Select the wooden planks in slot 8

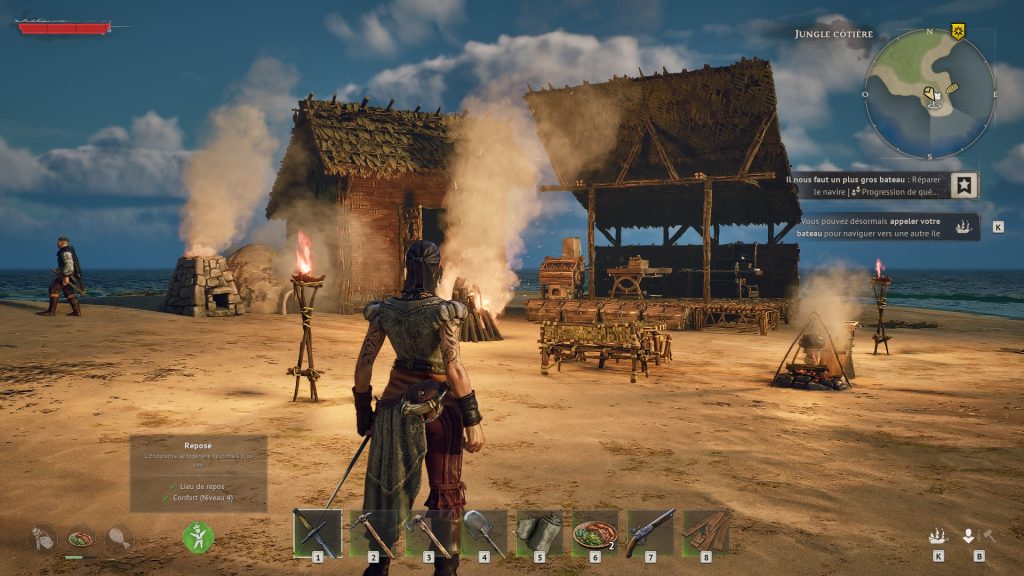click(706, 532)
